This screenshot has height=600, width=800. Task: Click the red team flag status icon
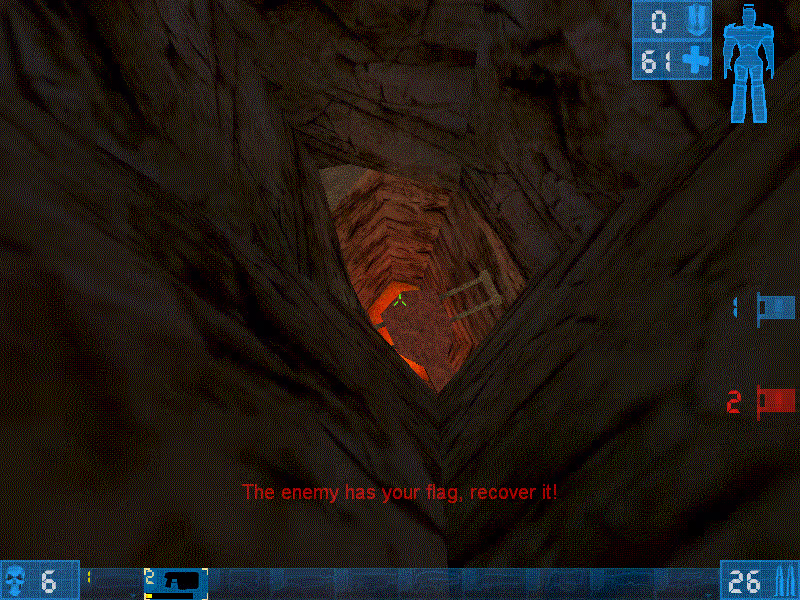pos(776,401)
